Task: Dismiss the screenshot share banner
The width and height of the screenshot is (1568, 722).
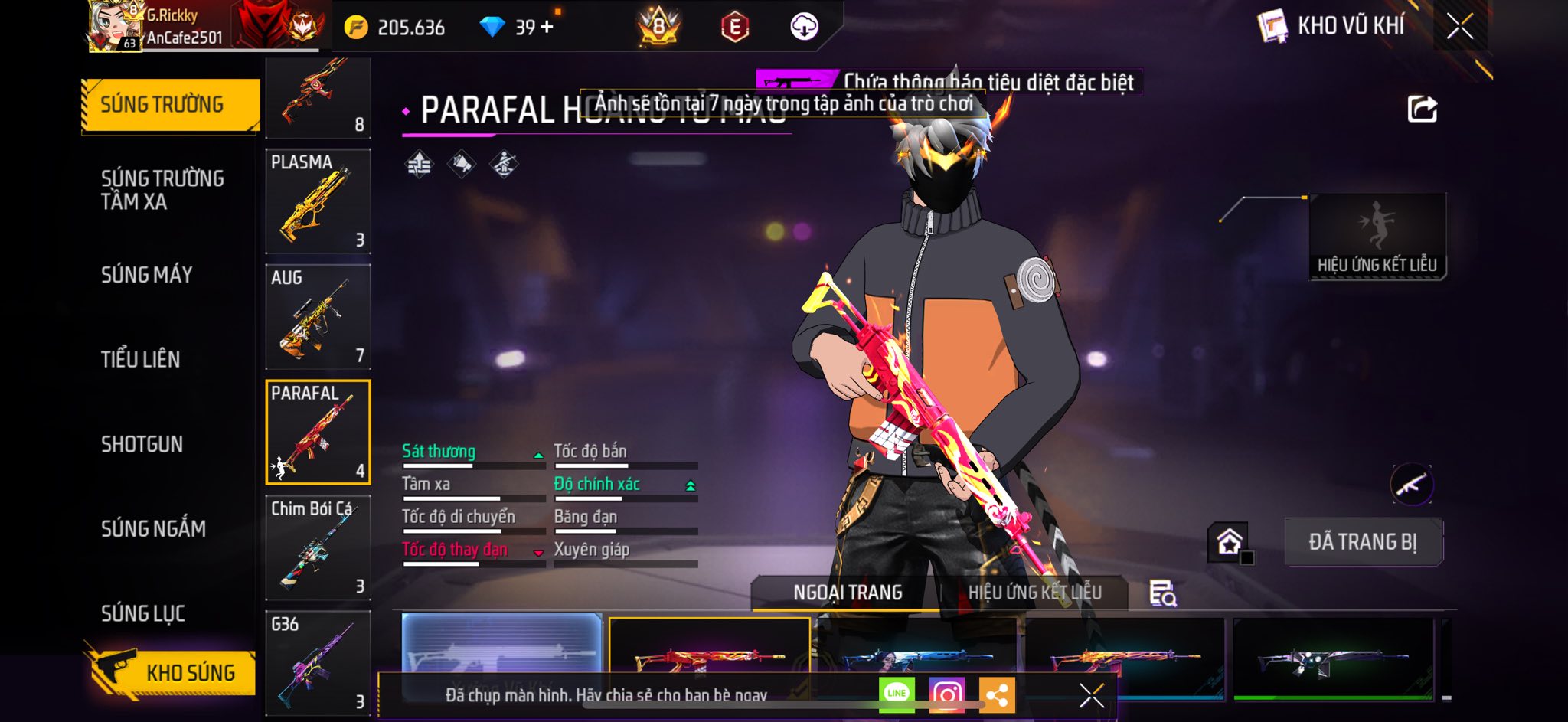Action: (x=1091, y=695)
